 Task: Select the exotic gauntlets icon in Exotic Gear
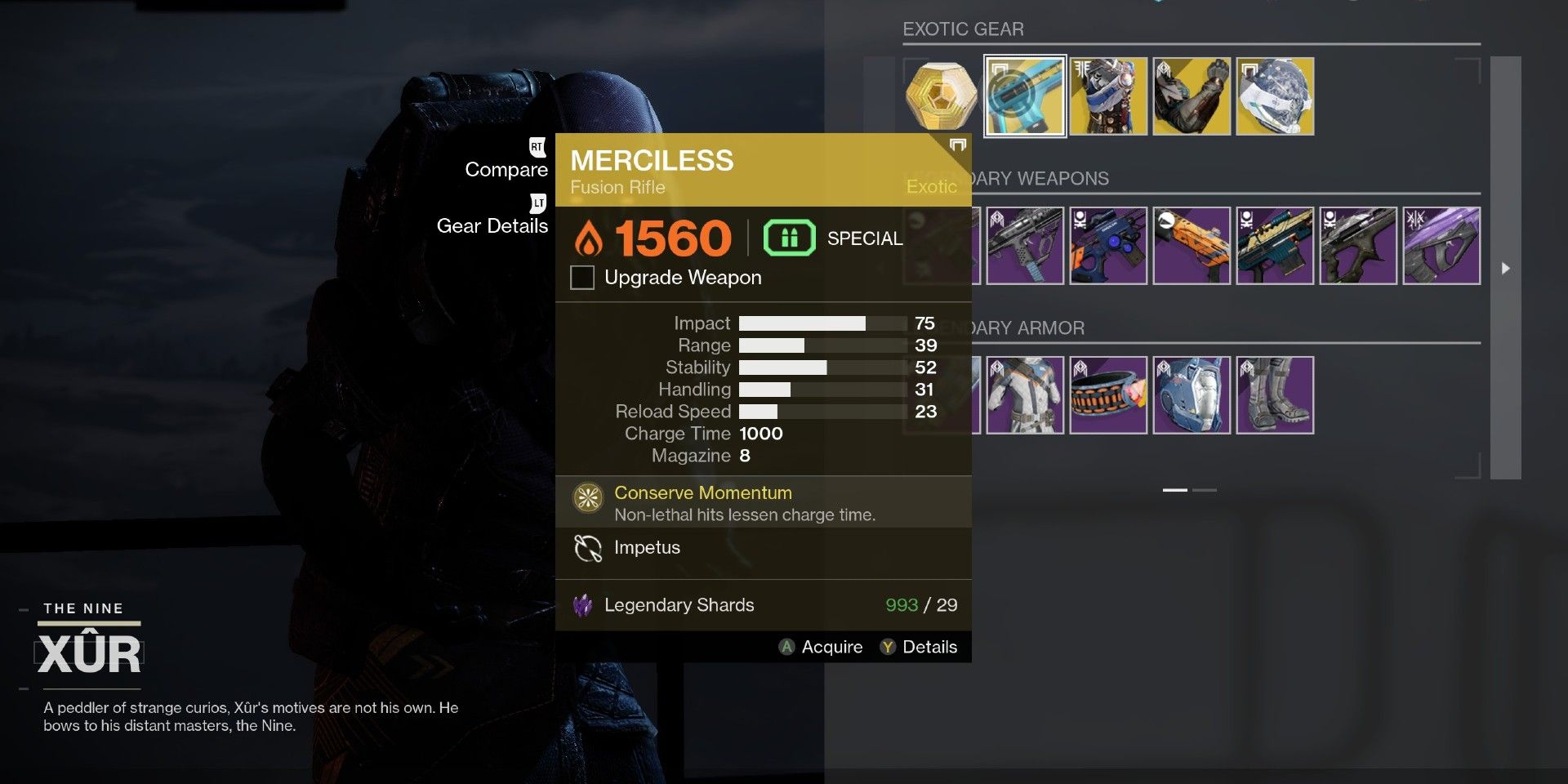[1192, 96]
